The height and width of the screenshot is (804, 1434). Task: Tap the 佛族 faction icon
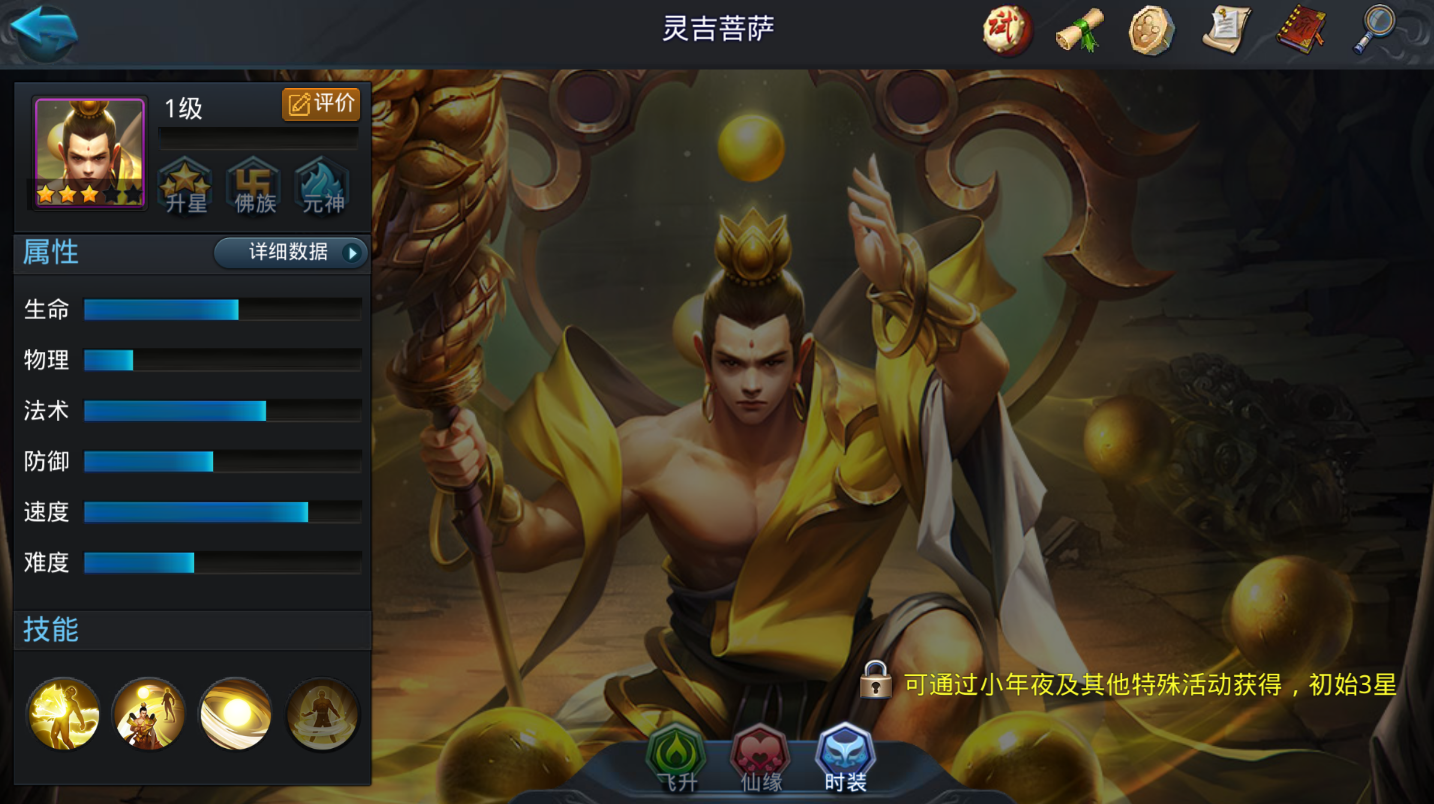[253, 186]
